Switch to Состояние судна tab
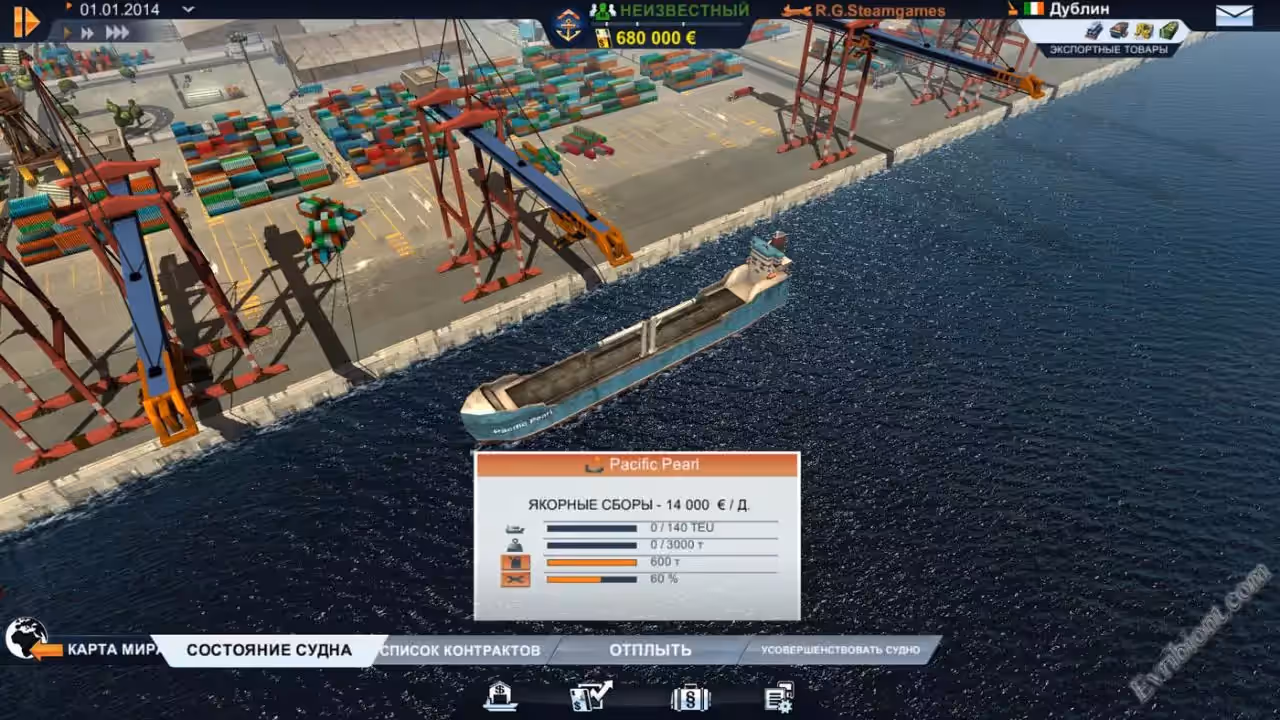The image size is (1280, 720). click(269, 650)
